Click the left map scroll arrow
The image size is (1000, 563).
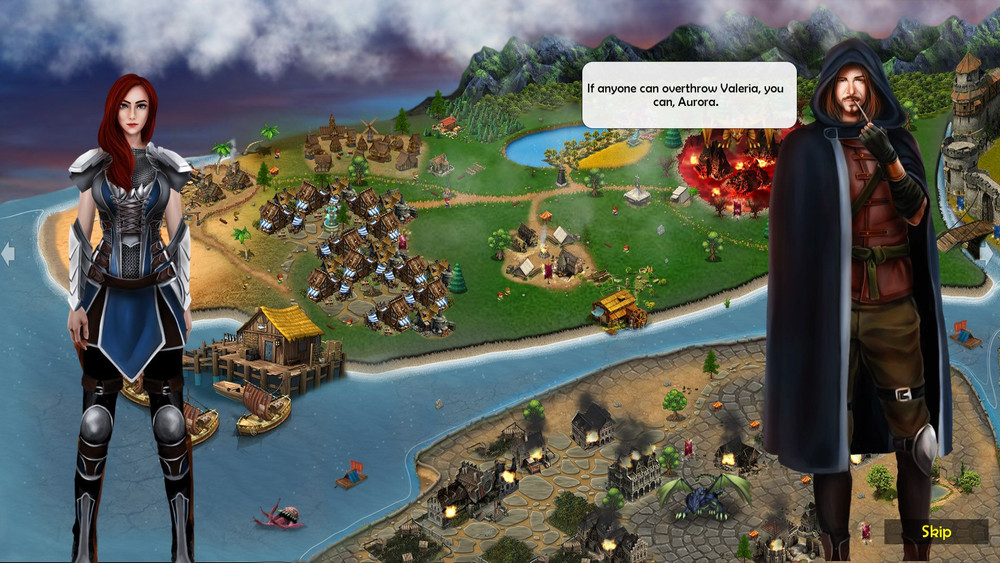(x=8, y=255)
